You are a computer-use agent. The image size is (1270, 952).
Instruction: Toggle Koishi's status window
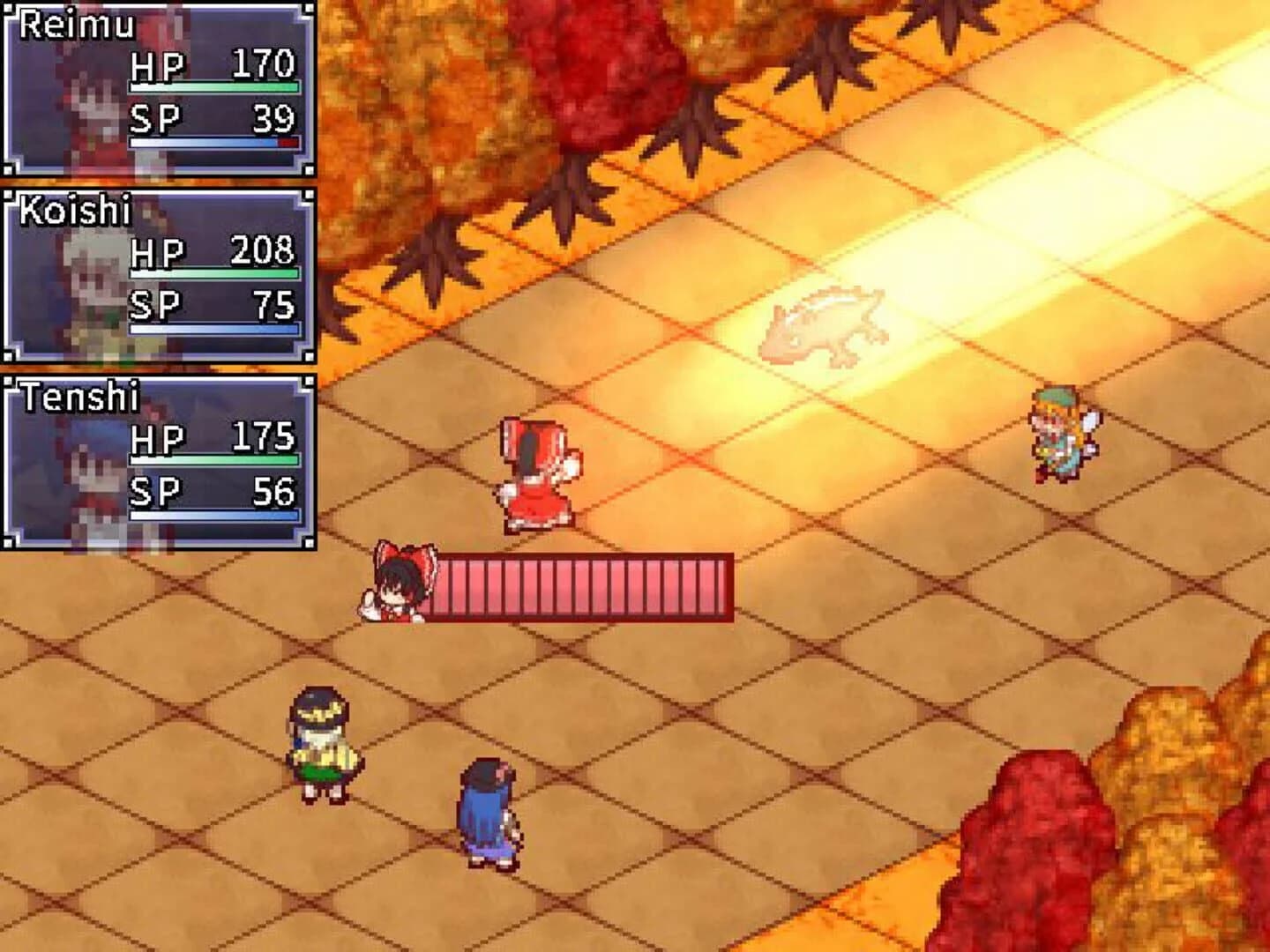tap(159, 273)
